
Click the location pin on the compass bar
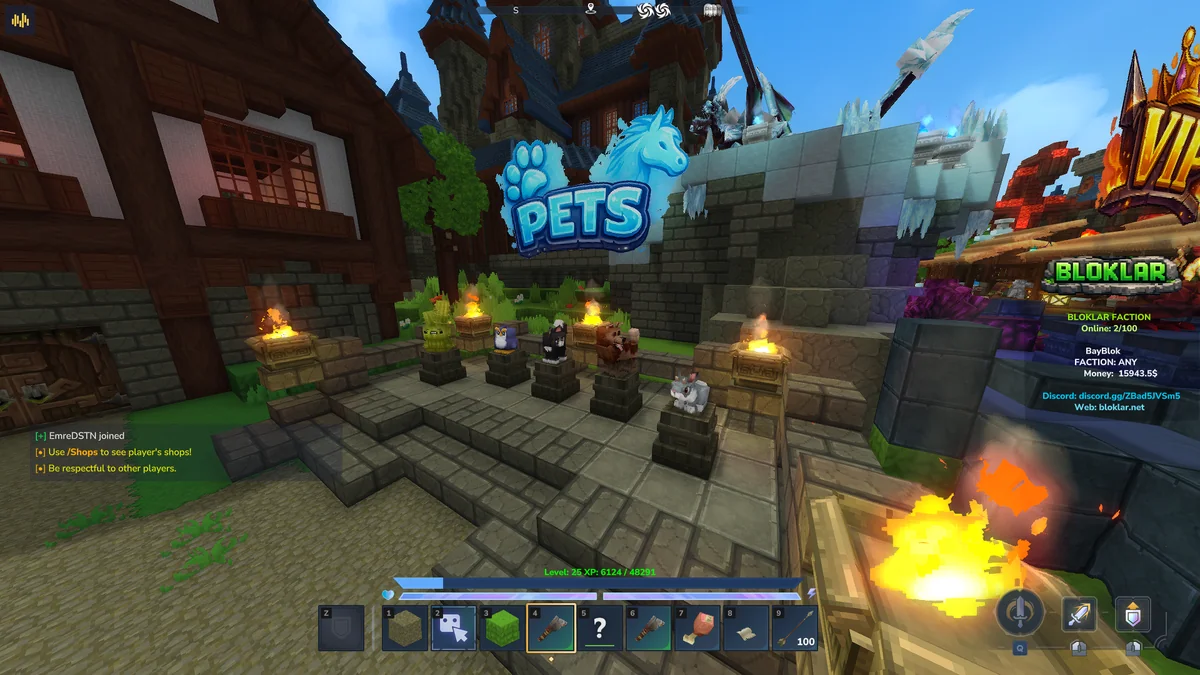pos(590,10)
